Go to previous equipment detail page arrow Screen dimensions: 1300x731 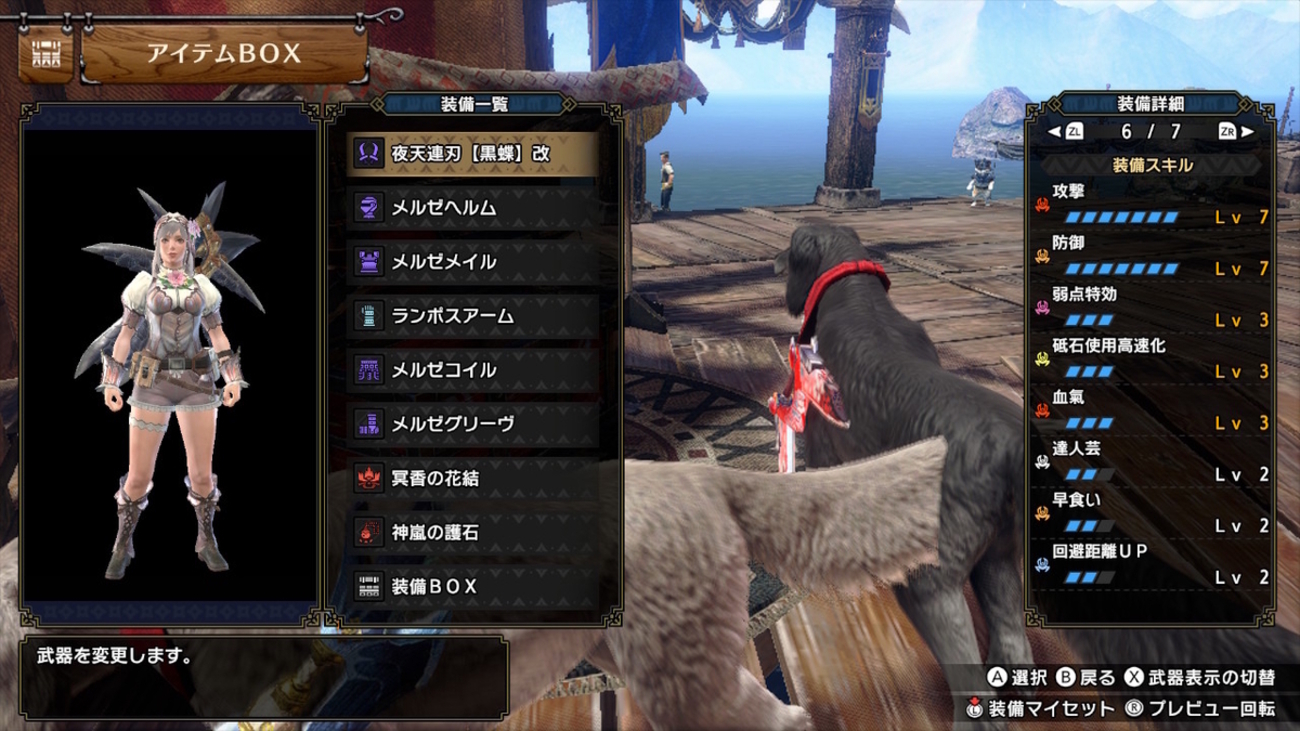point(1054,132)
